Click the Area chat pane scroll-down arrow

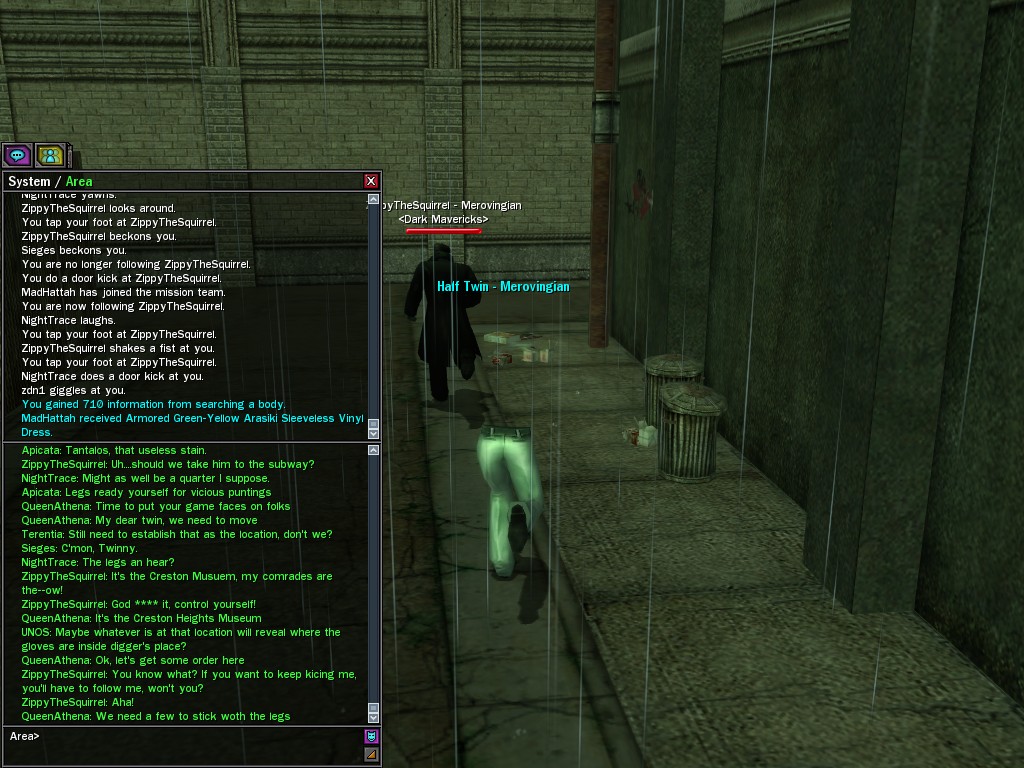coord(374,717)
